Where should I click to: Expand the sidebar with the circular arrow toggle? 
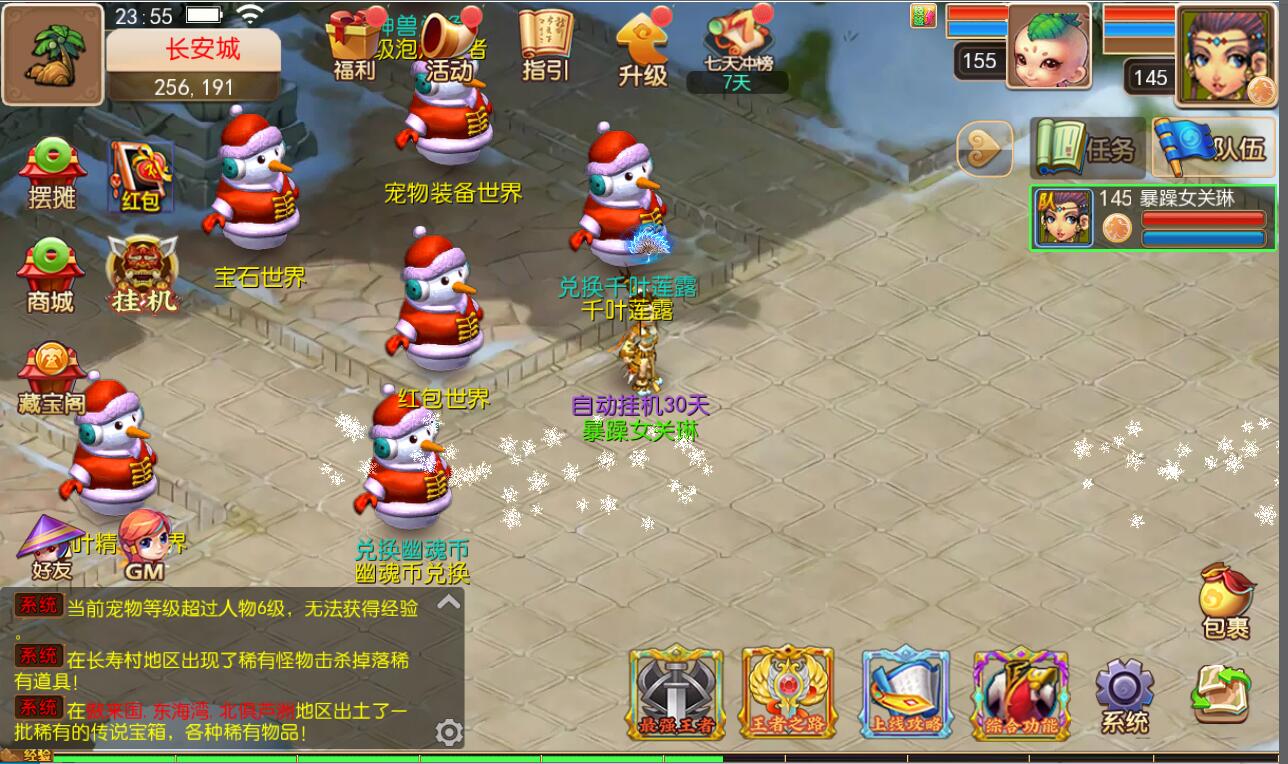coord(985,148)
